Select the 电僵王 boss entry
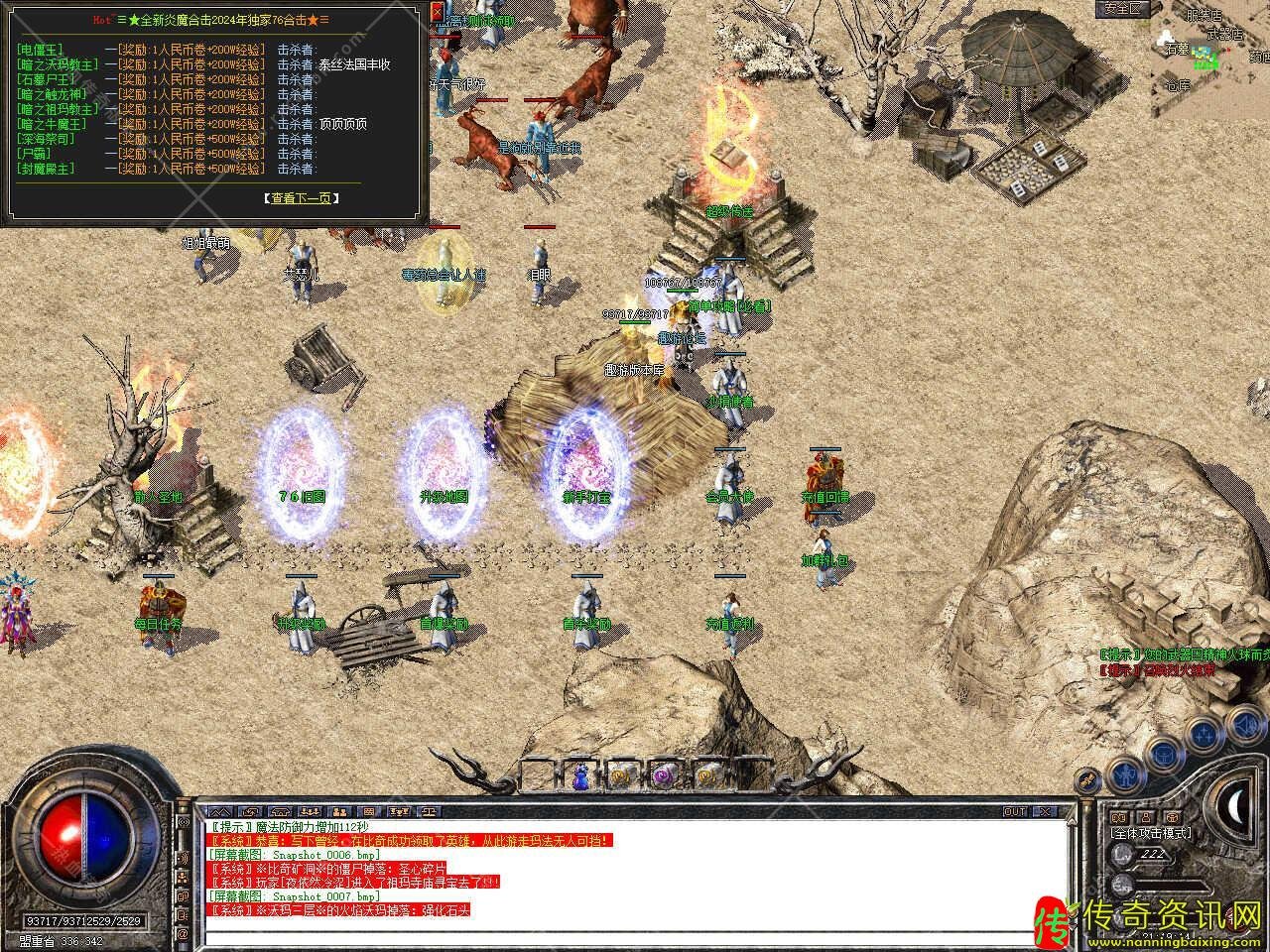 [41, 50]
